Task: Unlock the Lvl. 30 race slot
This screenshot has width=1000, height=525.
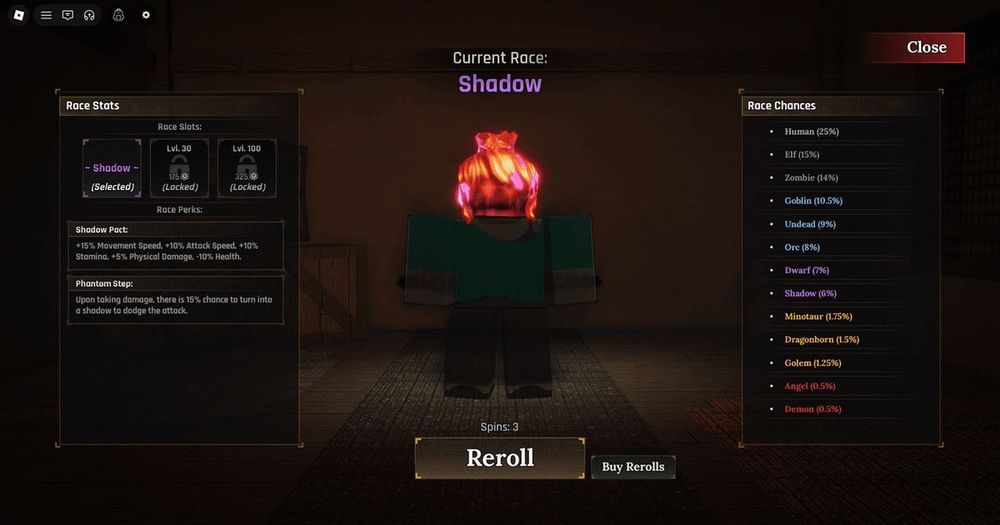Action: (x=179, y=168)
